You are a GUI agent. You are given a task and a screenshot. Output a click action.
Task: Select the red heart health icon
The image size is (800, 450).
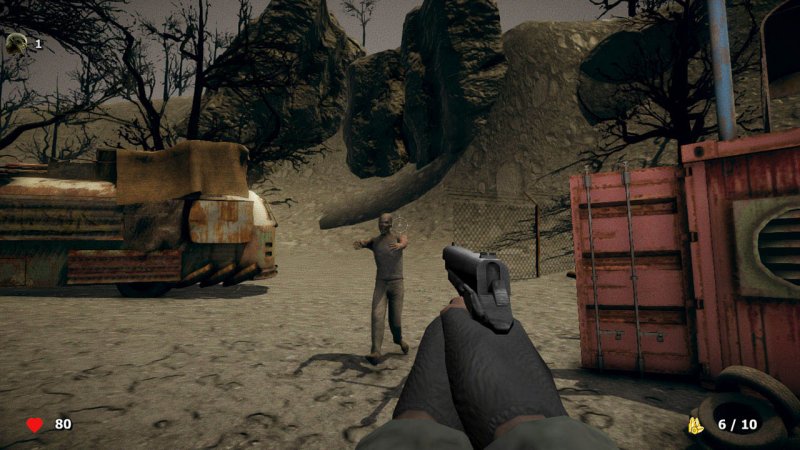pyautogui.click(x=35, y=425)
